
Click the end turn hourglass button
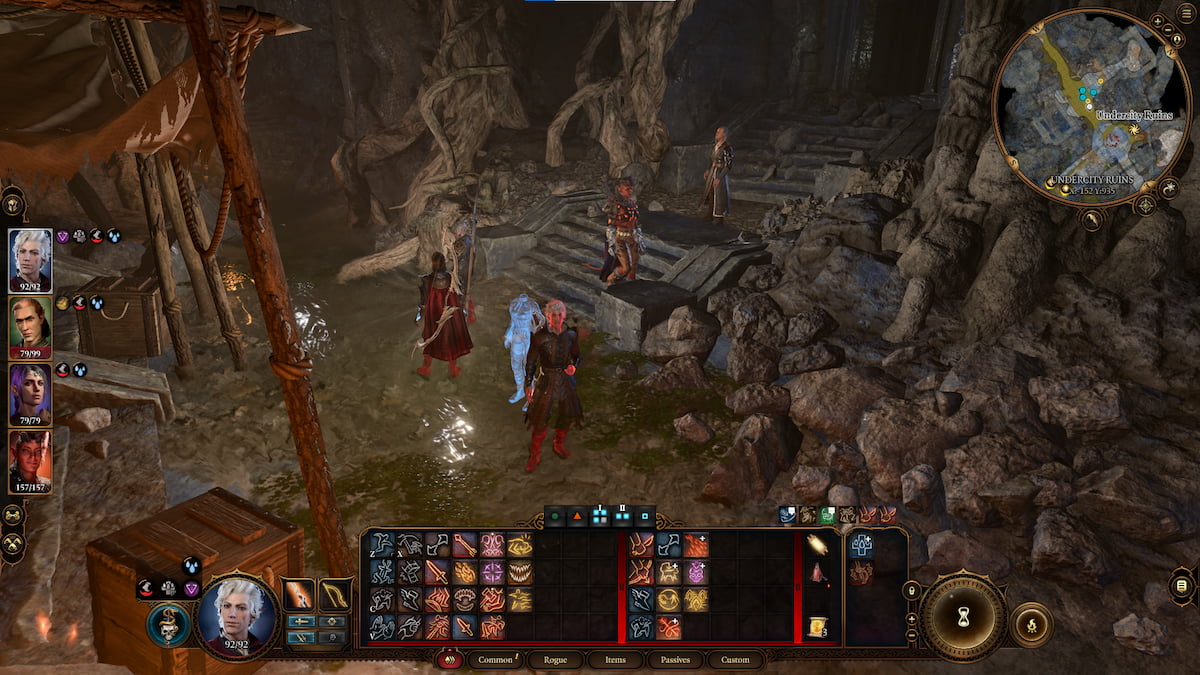tap(963, 616)
